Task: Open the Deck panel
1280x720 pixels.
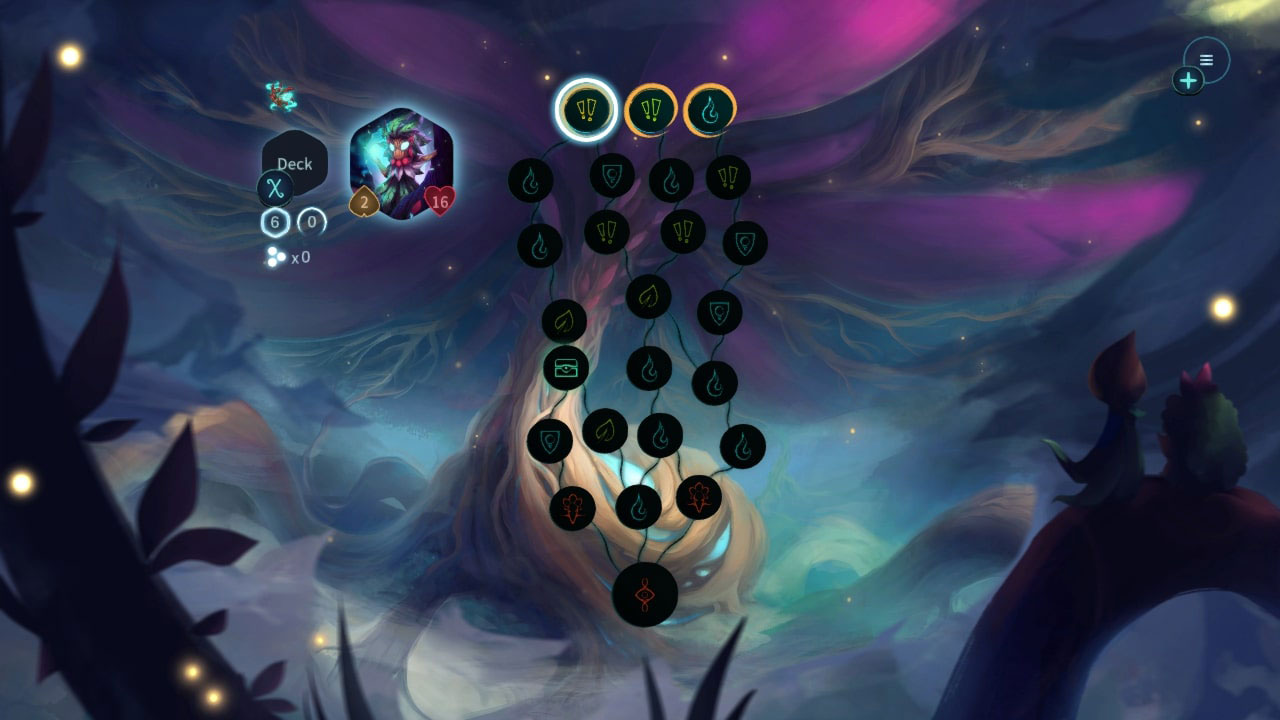Action: [294, 163]
